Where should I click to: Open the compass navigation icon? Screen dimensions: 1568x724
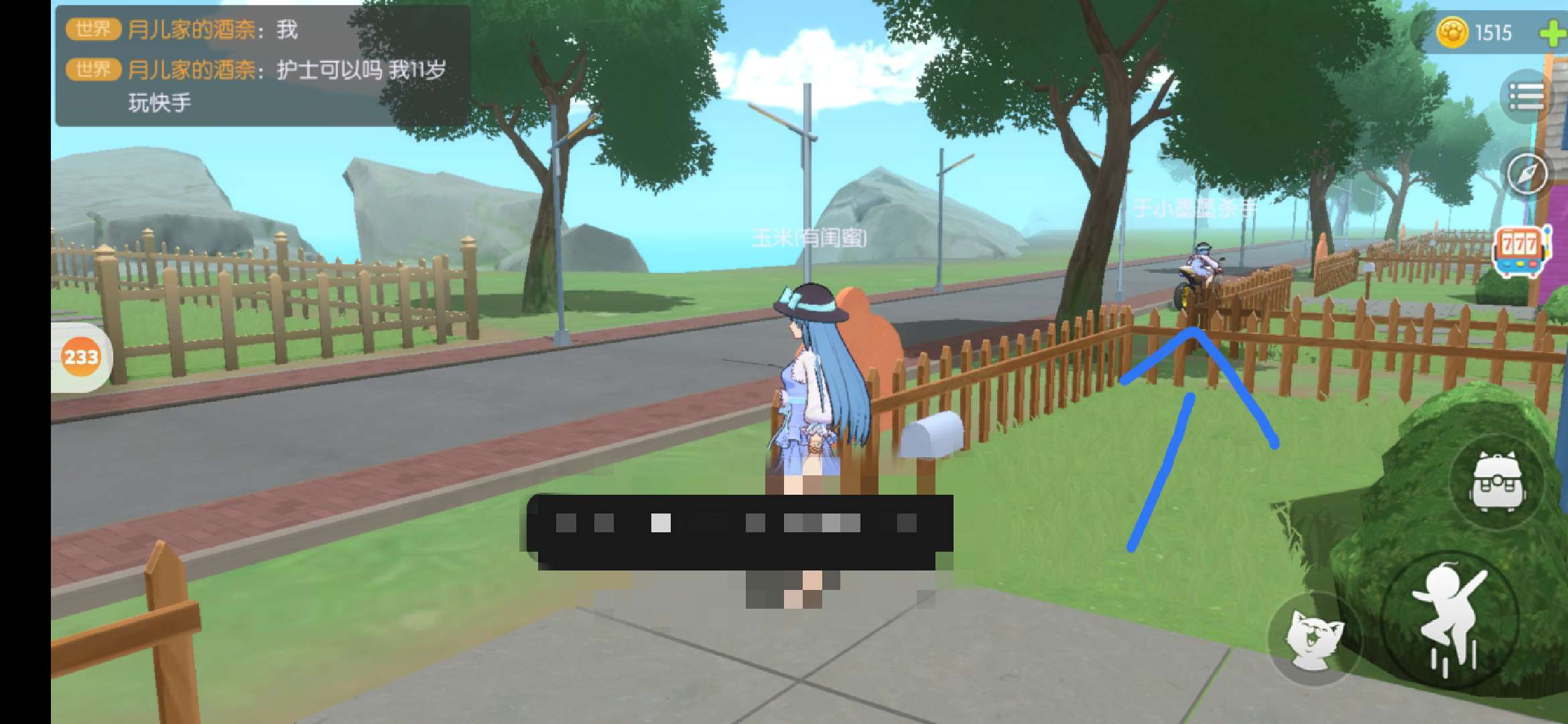(1526, 174)
